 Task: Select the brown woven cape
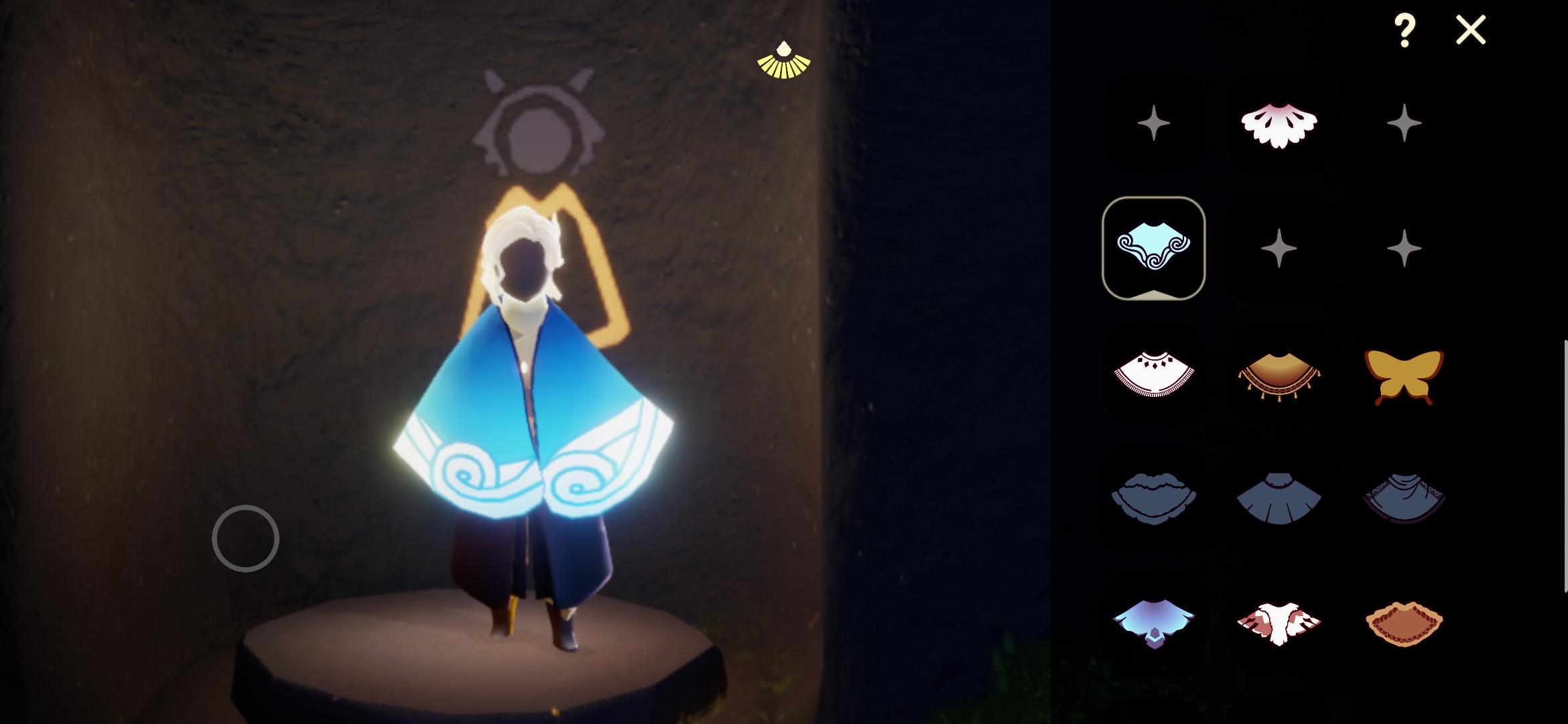(1404, 627)
